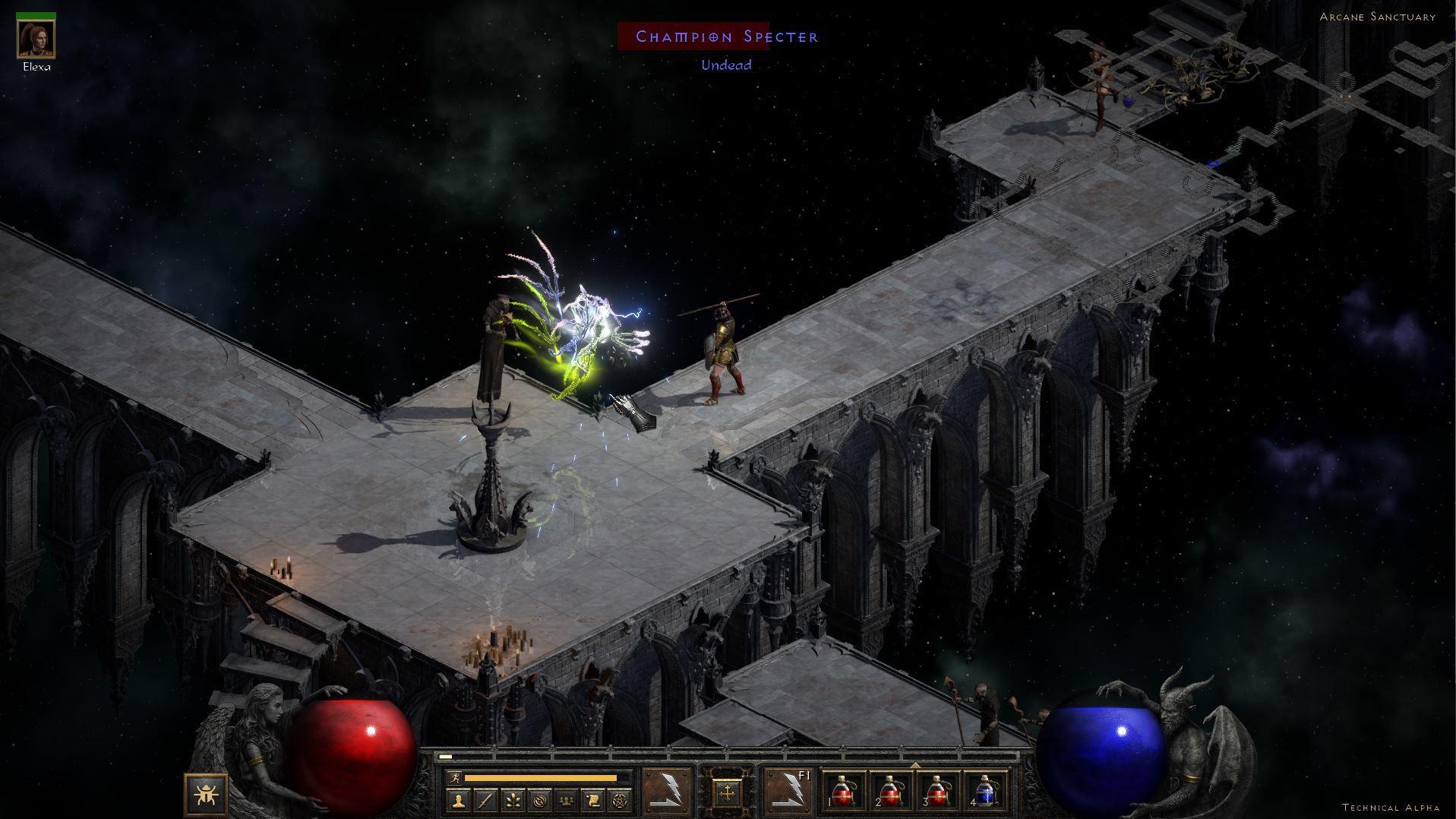Open the bug report button with beetle icon
1456x819 pixels.
(x=206, y=795)
